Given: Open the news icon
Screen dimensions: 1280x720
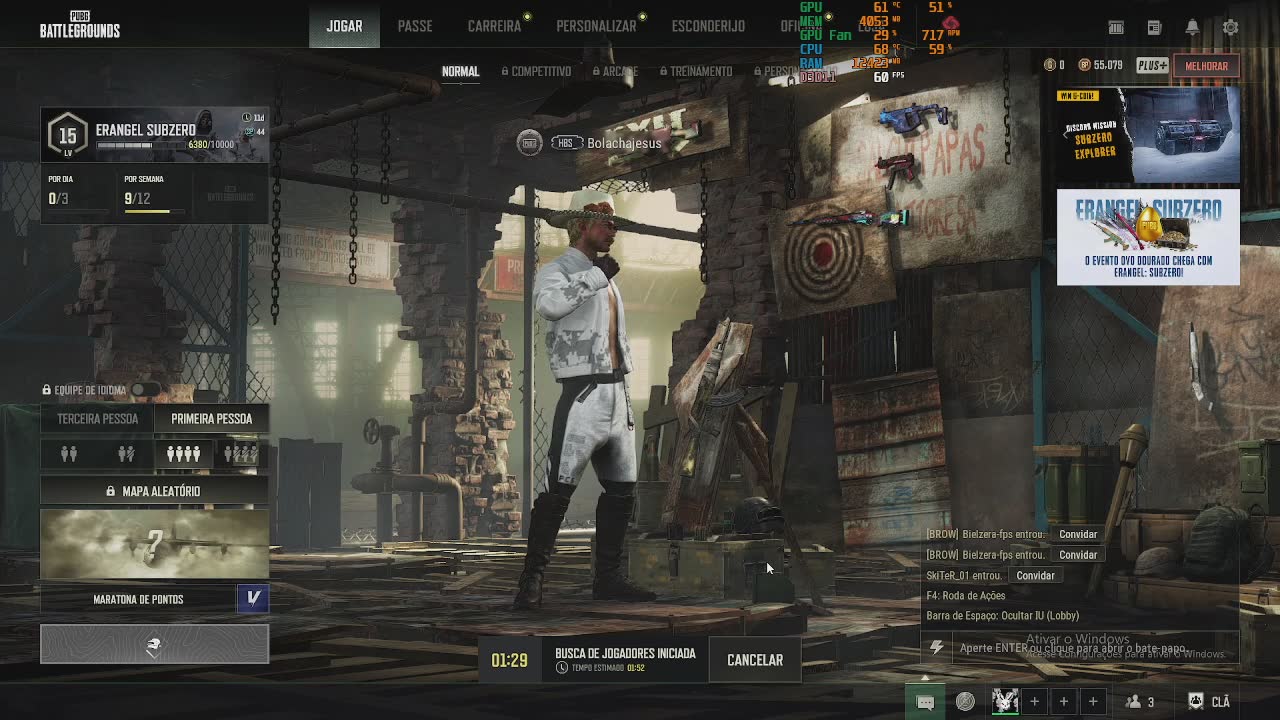Looking at the screenshot, I should click(1154, 27).
